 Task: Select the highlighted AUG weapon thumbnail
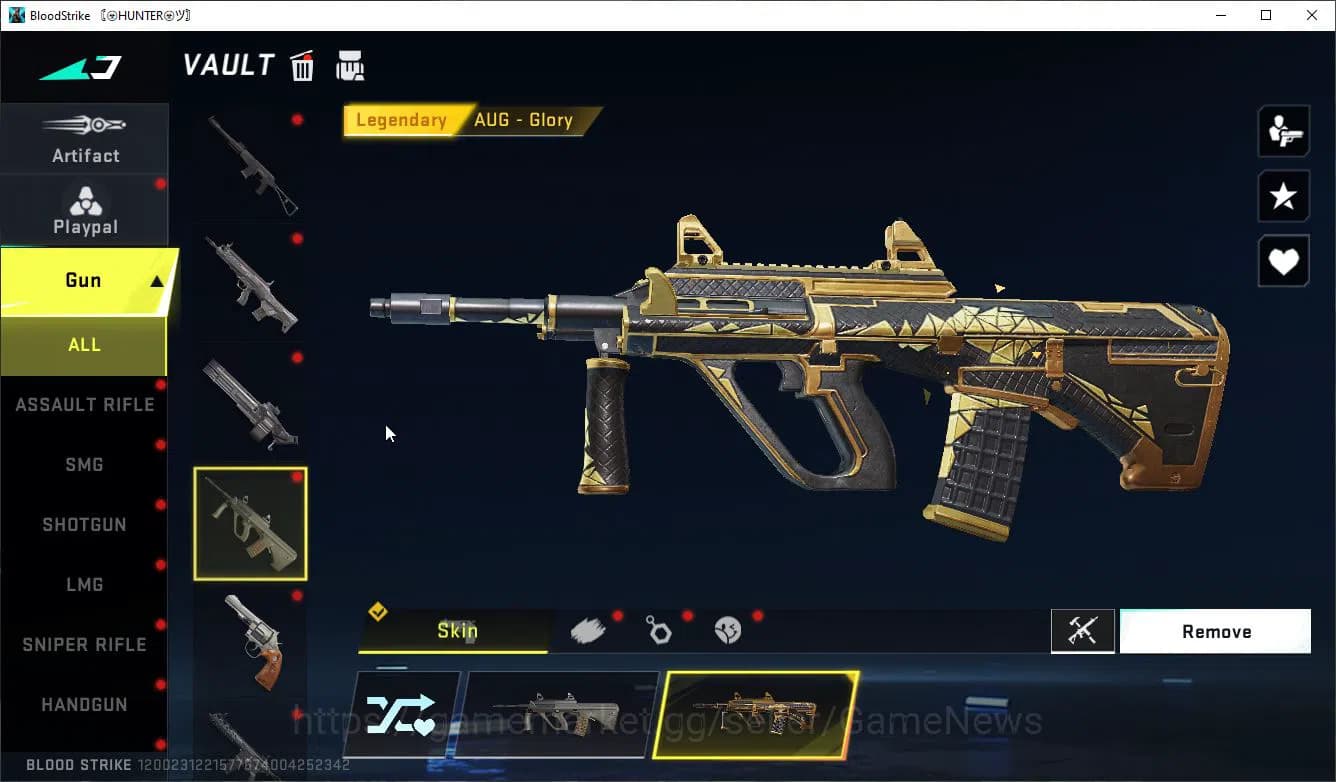click(250, 524)
